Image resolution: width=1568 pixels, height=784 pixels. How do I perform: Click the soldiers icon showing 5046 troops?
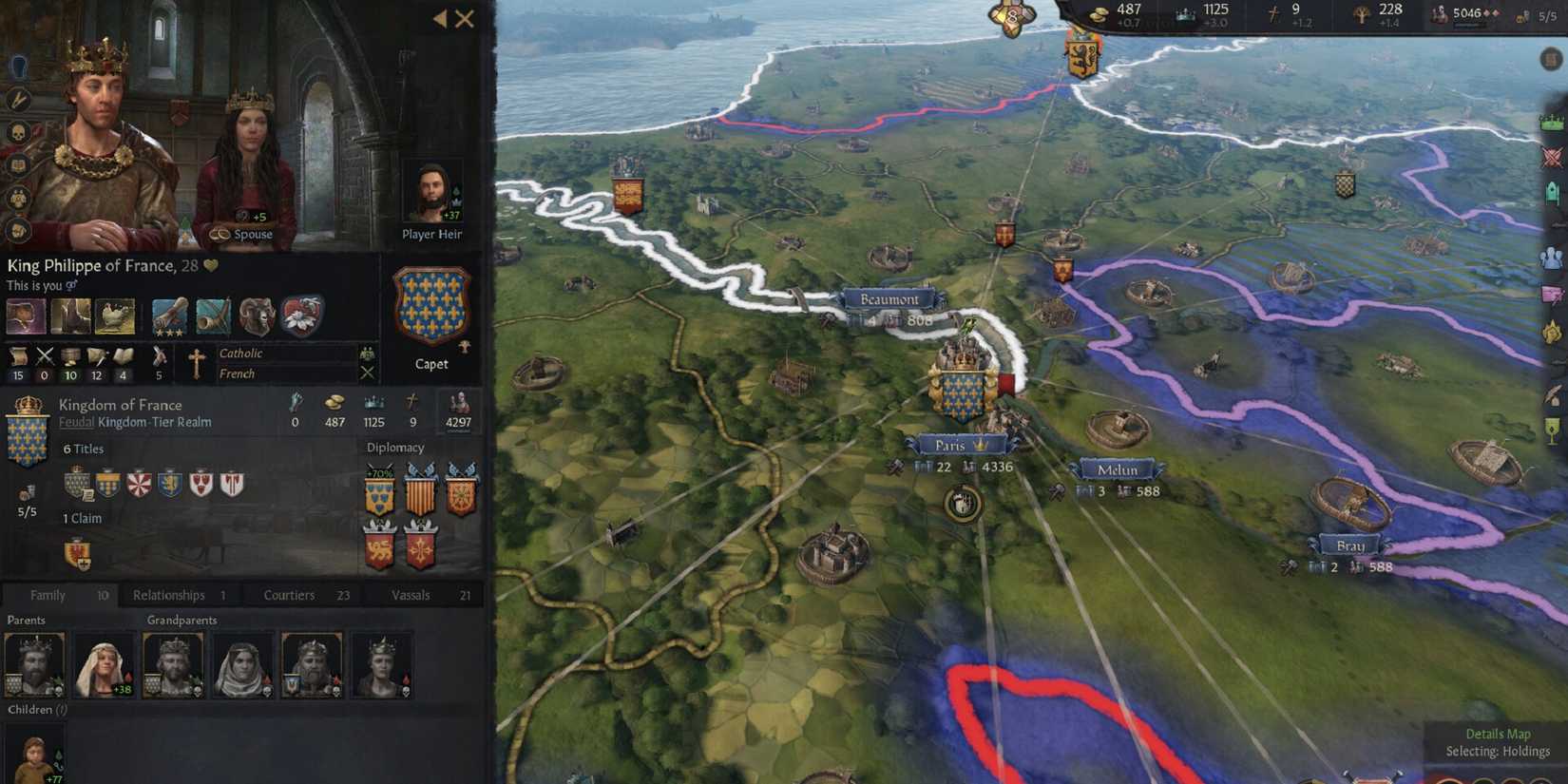[1439, 12]
